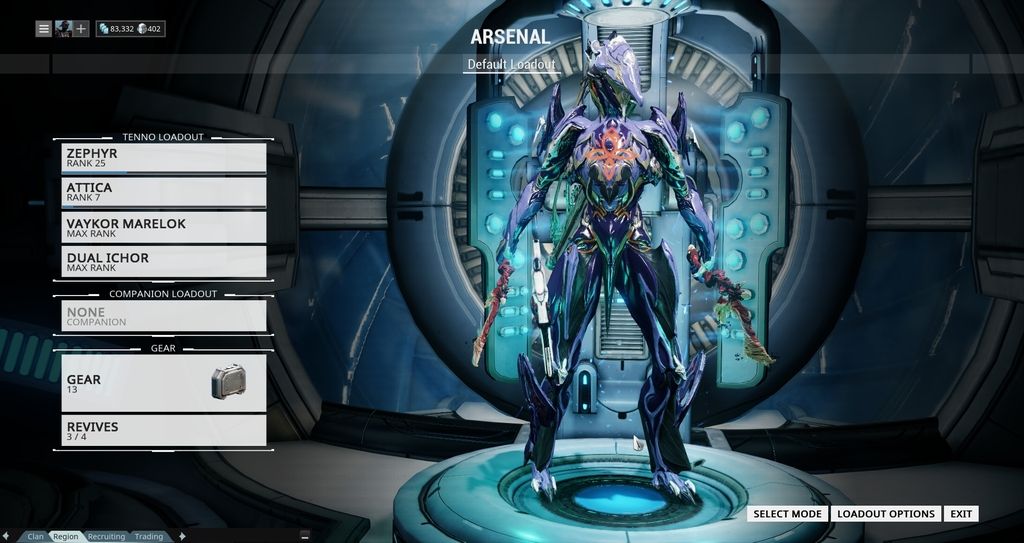
Task: Open the Vaykor Marelok secondary slot
Action: (164, 227)
